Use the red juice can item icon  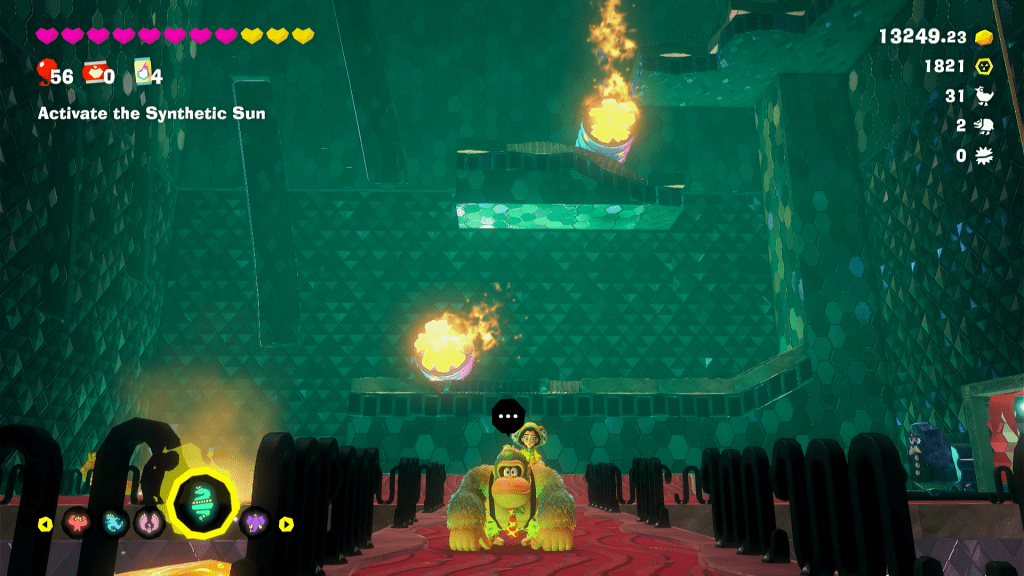coord(95,73)
